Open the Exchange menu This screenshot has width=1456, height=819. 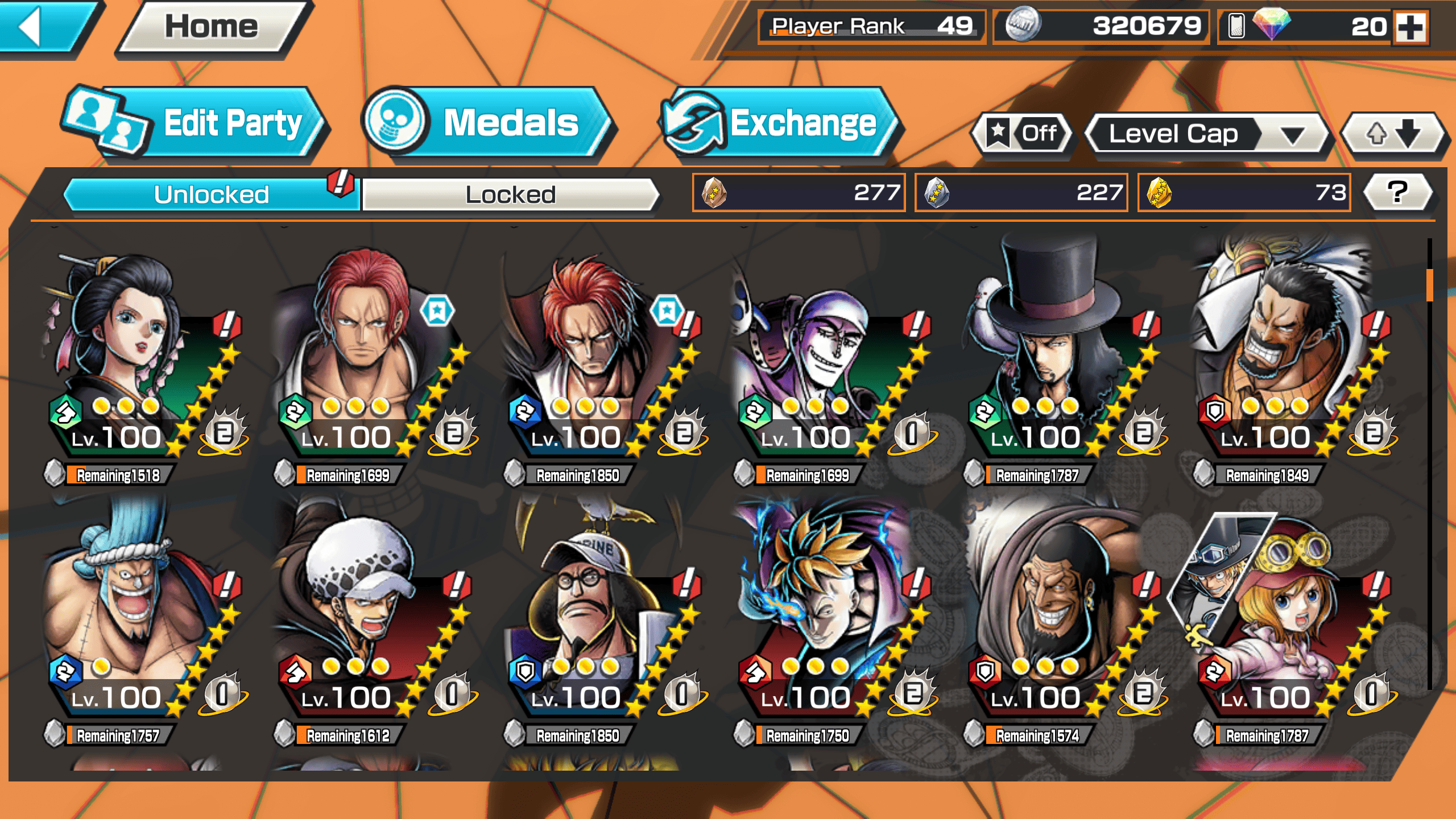pos(780,123)
